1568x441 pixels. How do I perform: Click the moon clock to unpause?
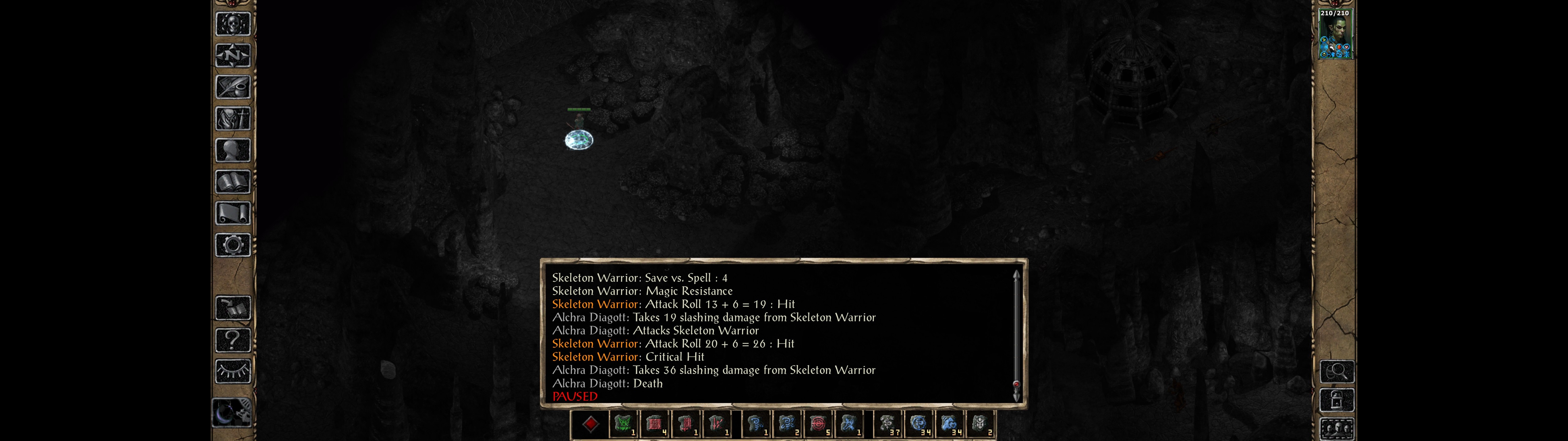point(231,413)
